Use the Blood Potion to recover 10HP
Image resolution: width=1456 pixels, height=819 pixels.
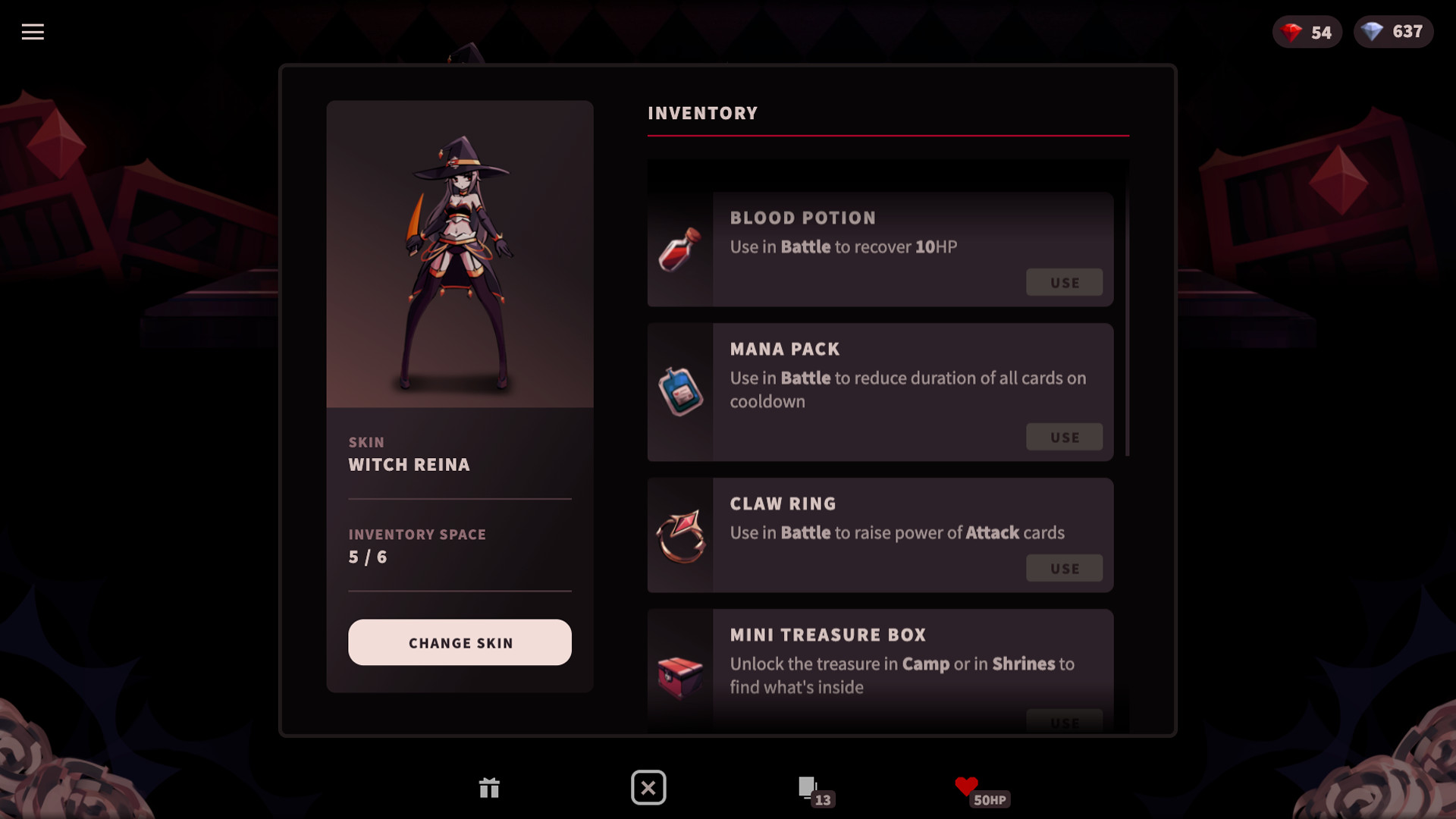click(1064, 281)
